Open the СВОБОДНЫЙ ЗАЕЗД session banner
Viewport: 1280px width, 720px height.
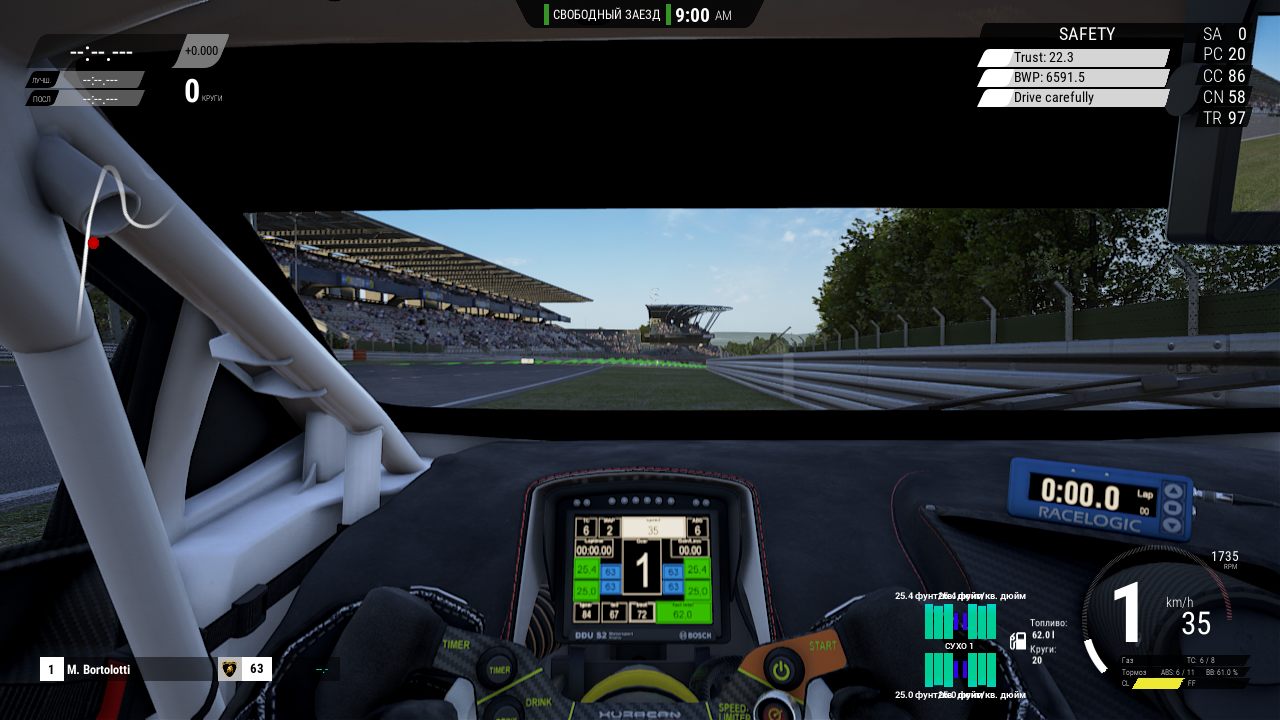pos(606,14)
